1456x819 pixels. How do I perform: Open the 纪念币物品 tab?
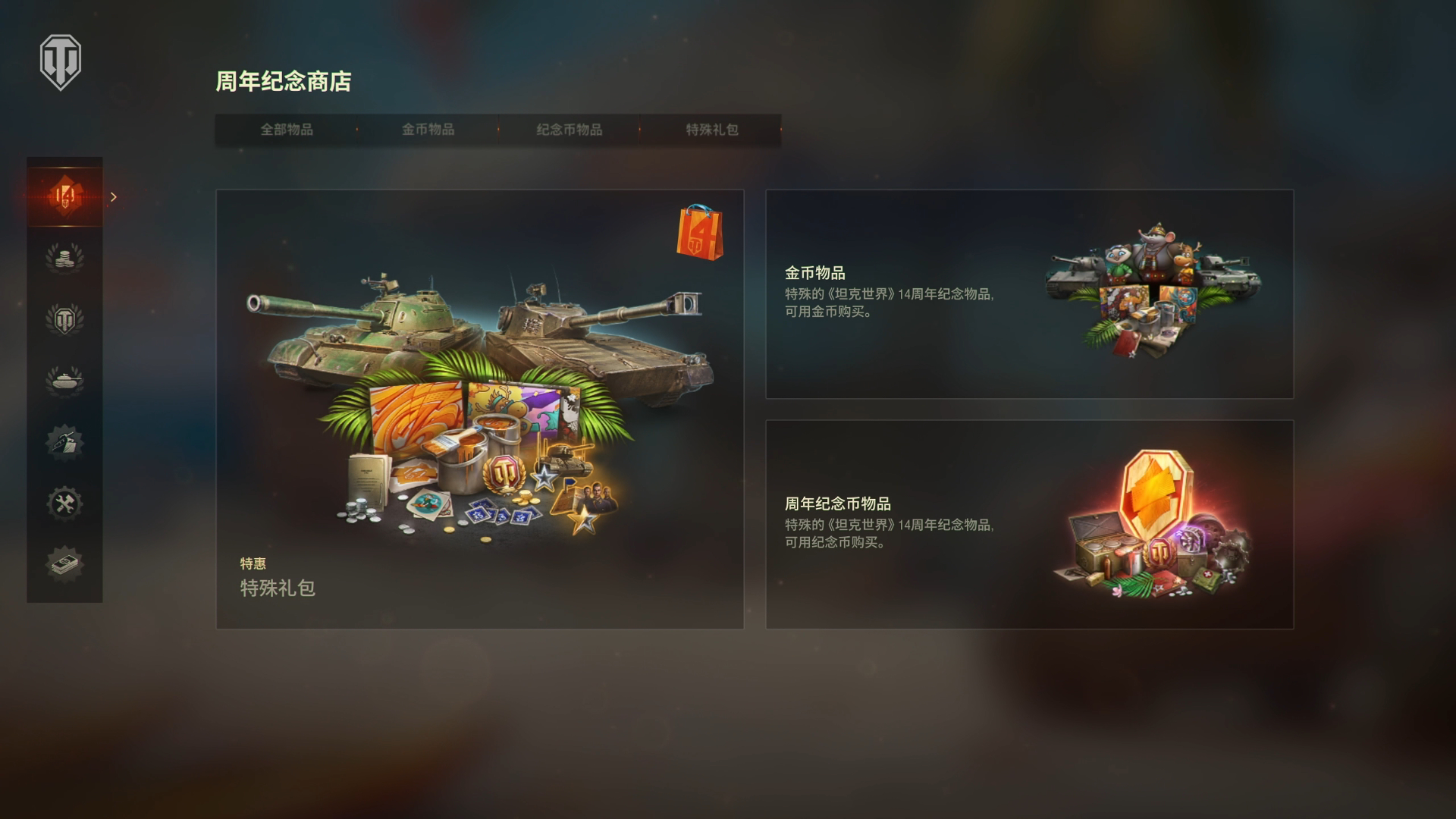point(569,130)
